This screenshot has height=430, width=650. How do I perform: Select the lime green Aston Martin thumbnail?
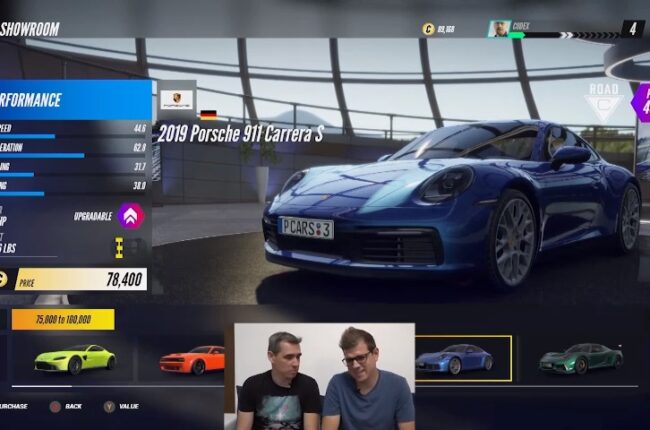(74, 360)
